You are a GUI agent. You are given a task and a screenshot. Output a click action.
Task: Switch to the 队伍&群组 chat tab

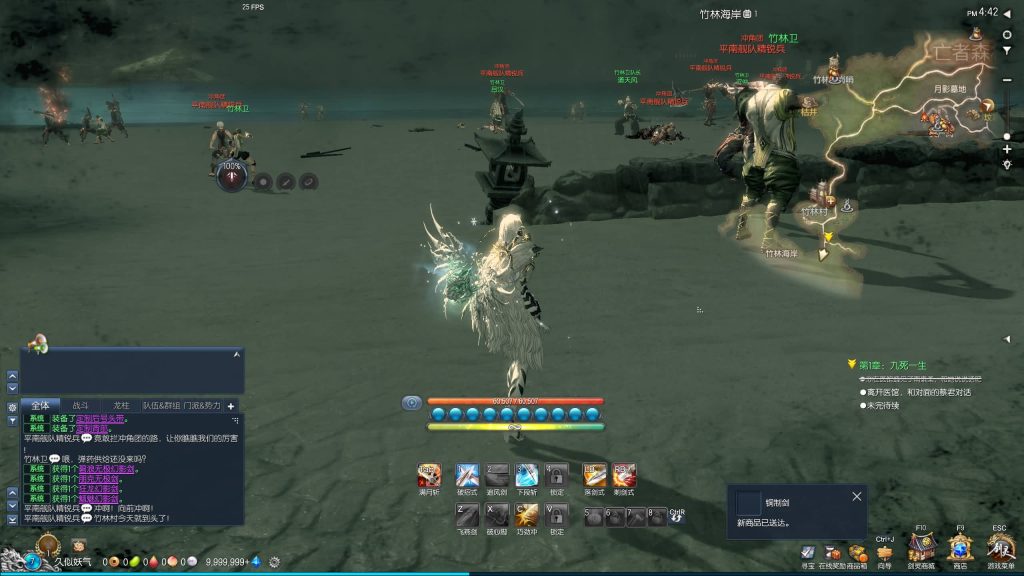pos(160,406)
